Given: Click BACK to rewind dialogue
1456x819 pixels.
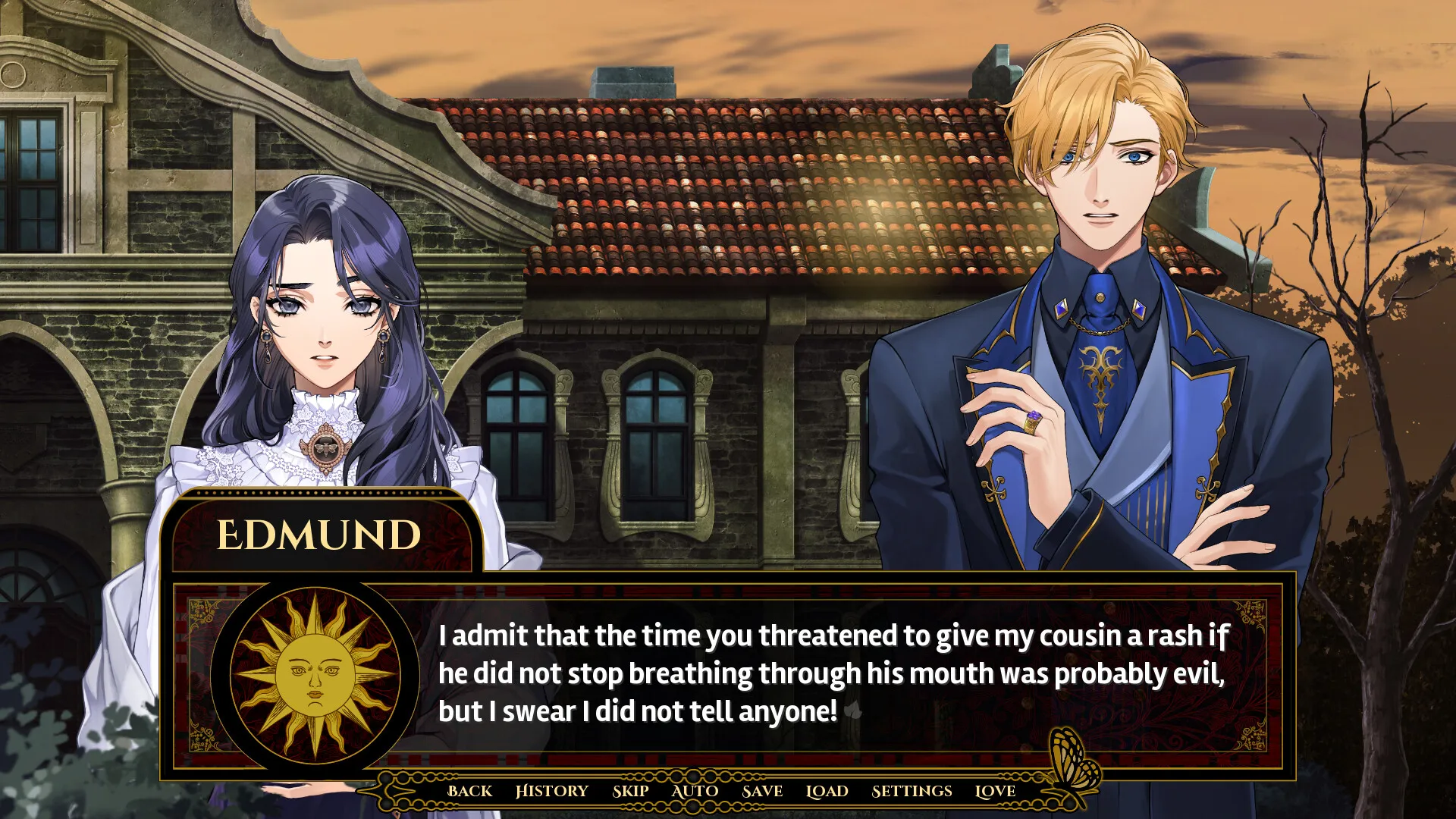Looking at the screenshot, I should [470, 791].
